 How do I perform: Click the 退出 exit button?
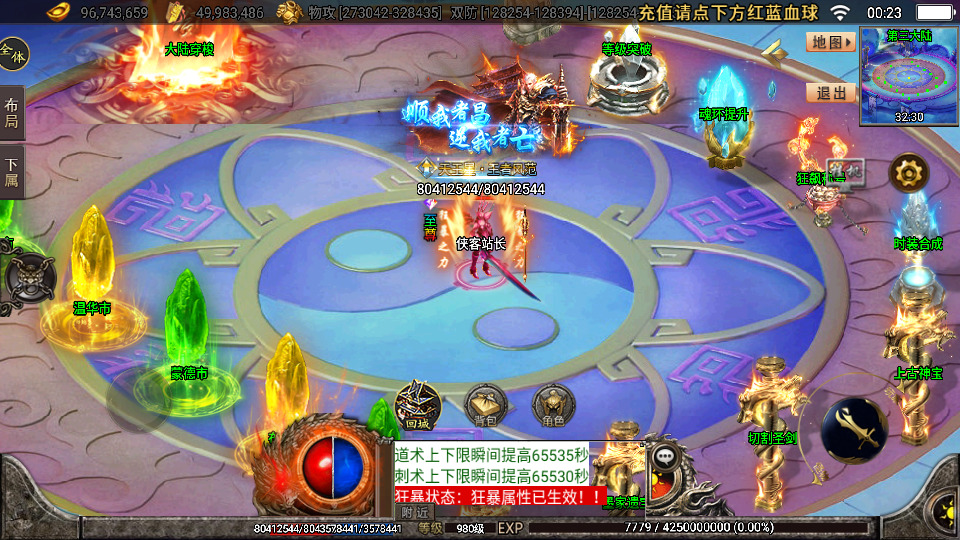[x=831, y=93]
